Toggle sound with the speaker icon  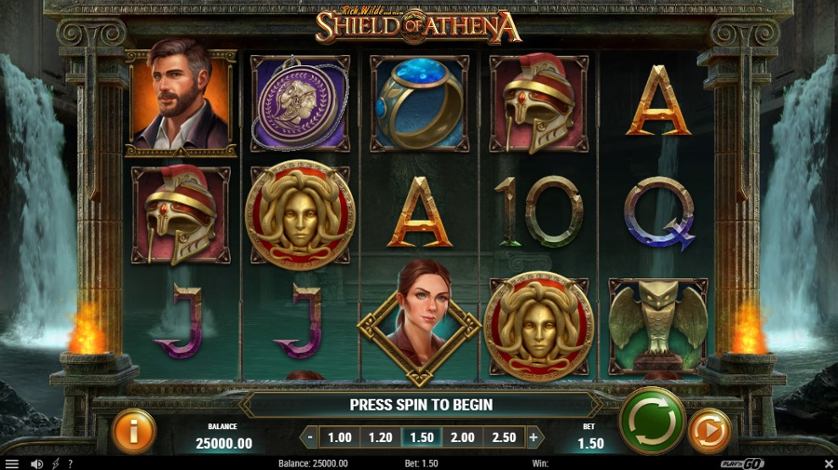(x=37, y=463)
